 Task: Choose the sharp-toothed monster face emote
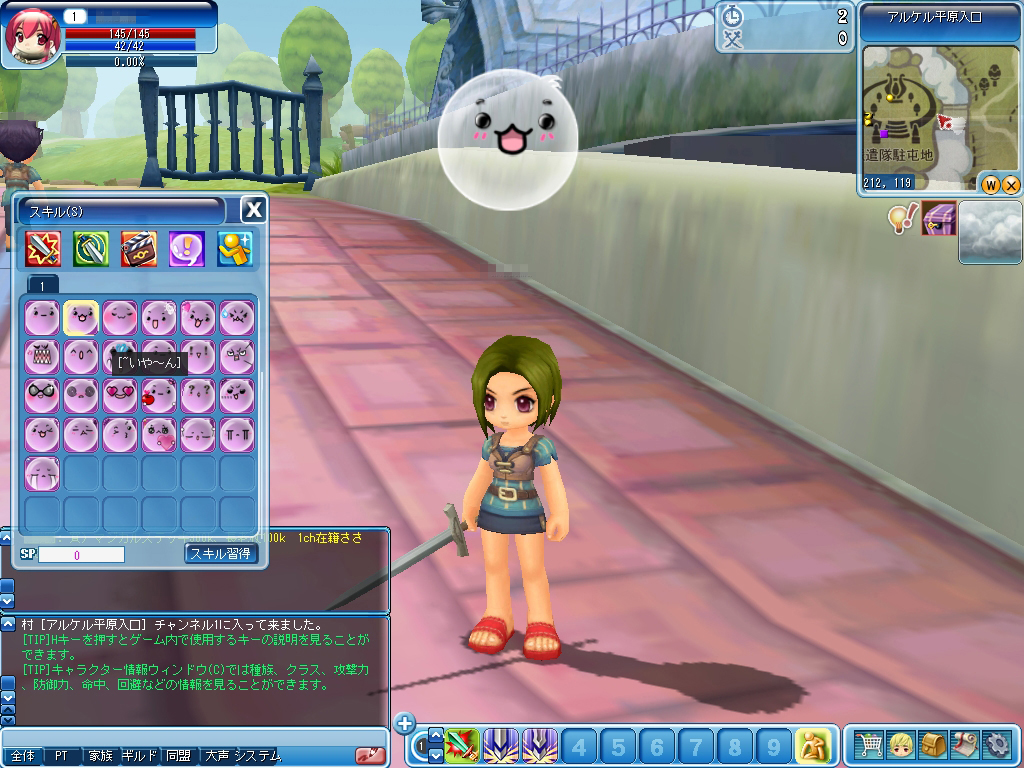pyautogui.click(x=42, y=356)
